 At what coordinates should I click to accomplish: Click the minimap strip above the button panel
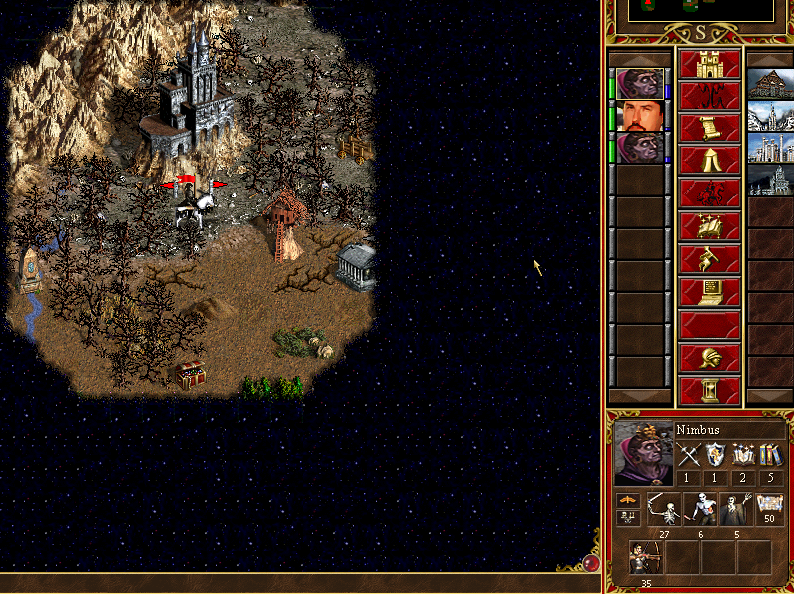click(x=700, y=10)
